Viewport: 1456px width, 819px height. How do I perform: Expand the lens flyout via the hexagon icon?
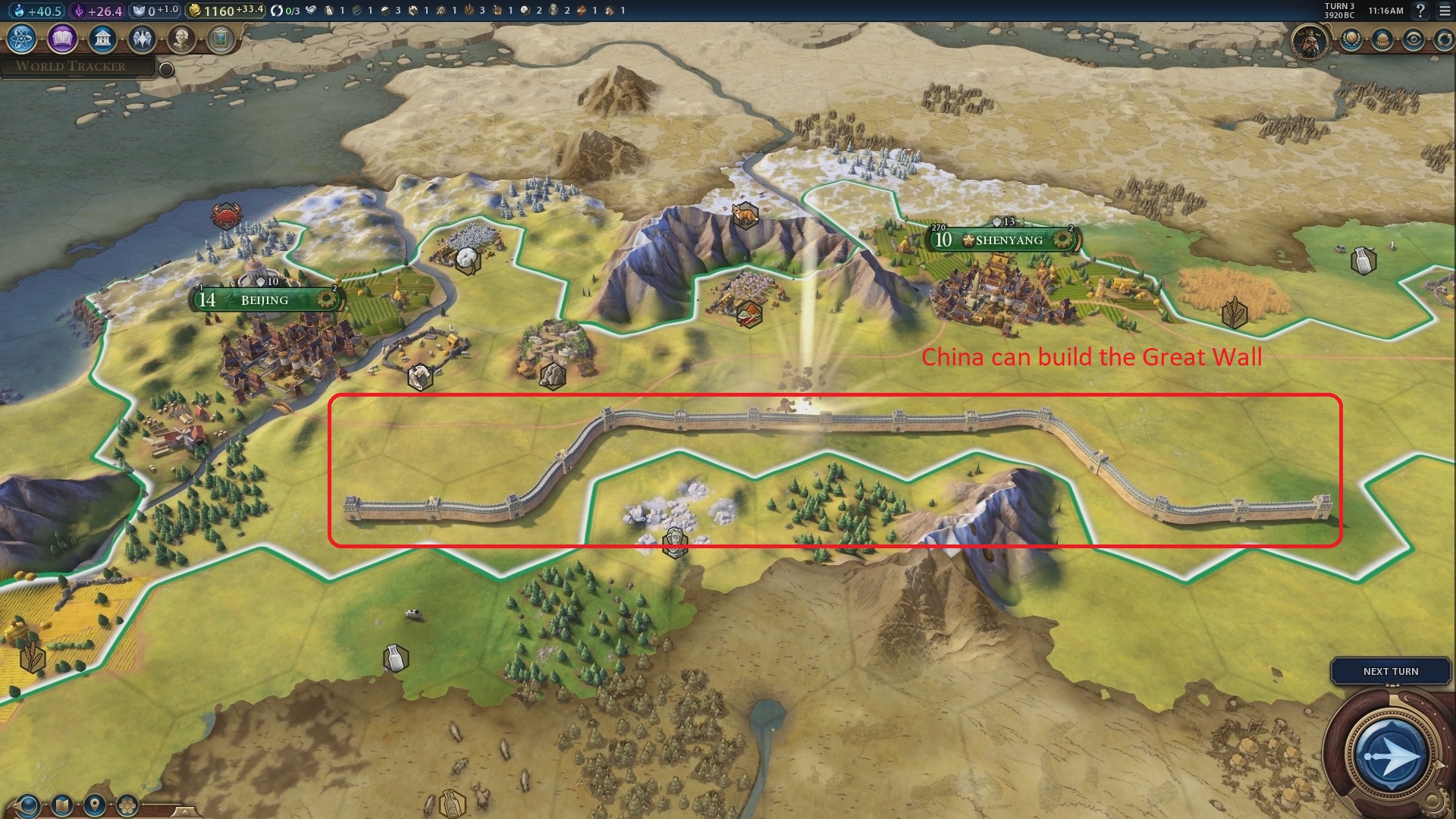(127, 805)
